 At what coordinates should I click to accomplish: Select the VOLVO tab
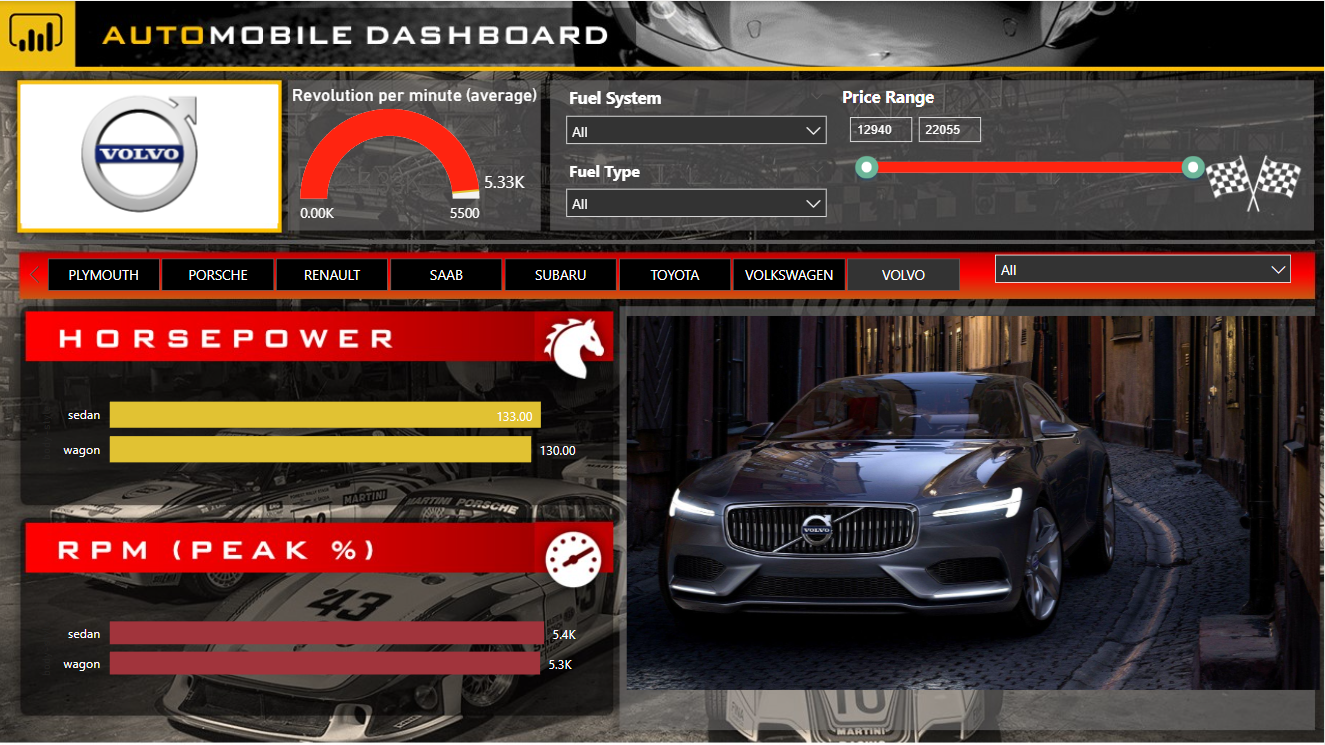[x=903, y=273]
